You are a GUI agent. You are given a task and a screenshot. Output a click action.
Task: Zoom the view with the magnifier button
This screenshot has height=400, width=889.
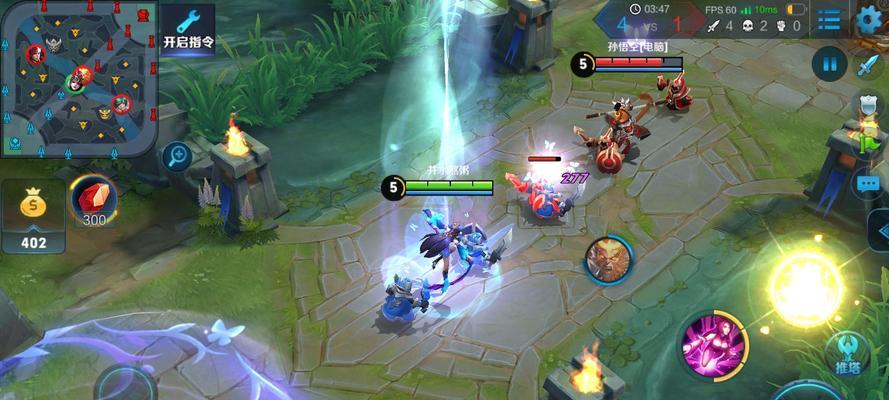pyautogui.click(x=177, y=156)
